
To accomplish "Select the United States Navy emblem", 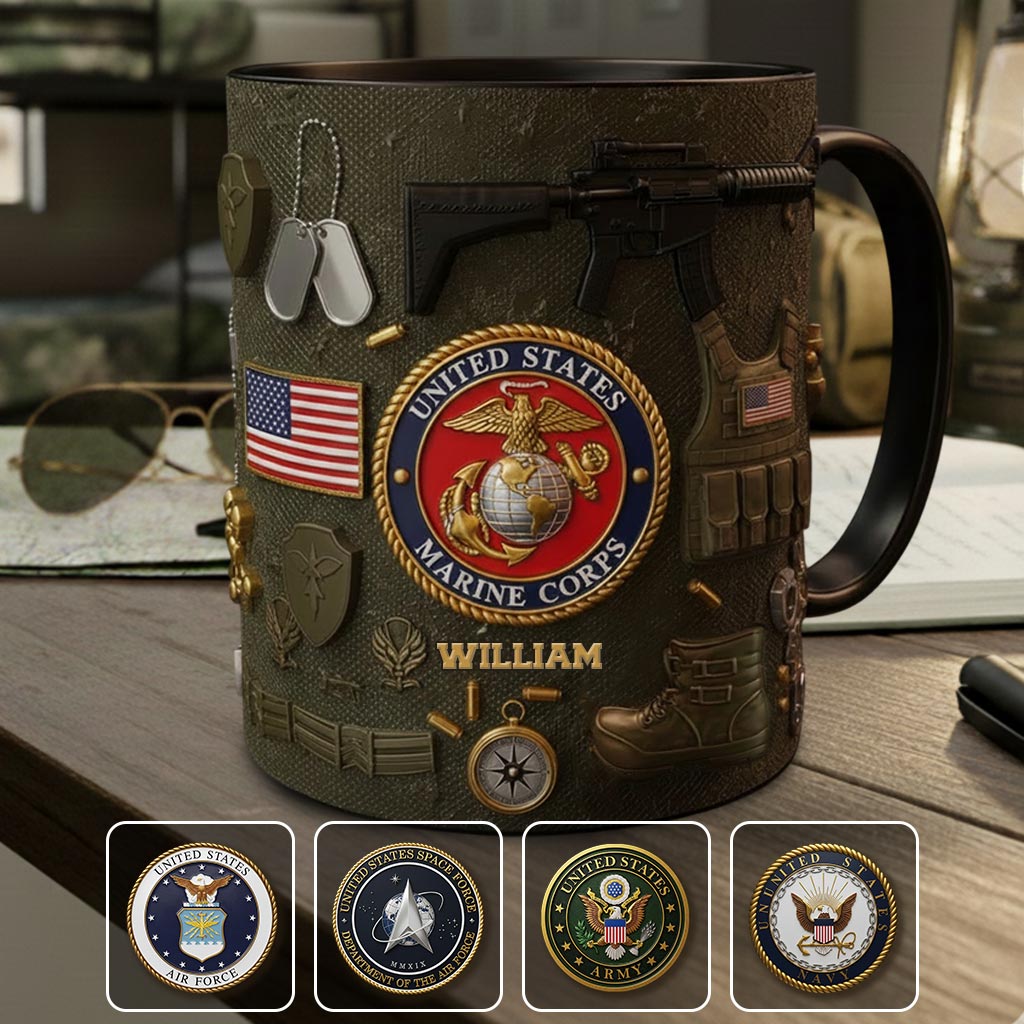I will click(824, 916).
